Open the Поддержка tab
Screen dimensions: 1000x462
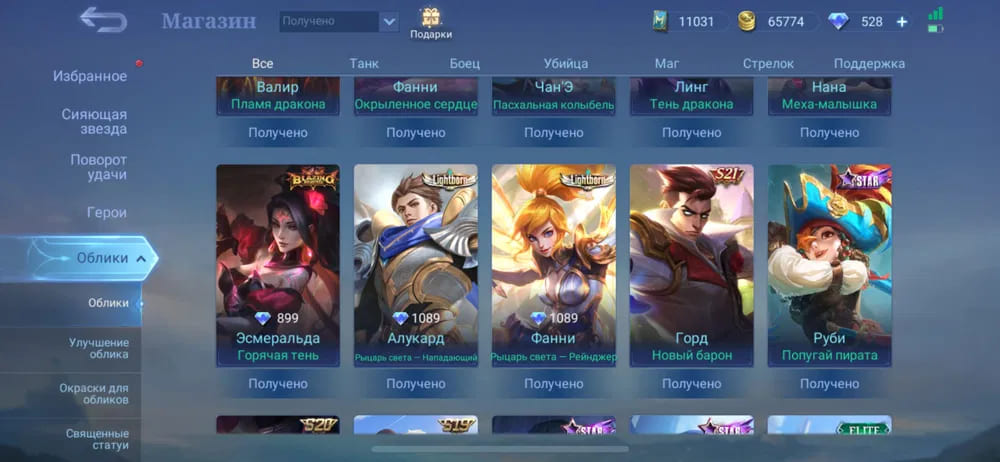pos(869,64)
